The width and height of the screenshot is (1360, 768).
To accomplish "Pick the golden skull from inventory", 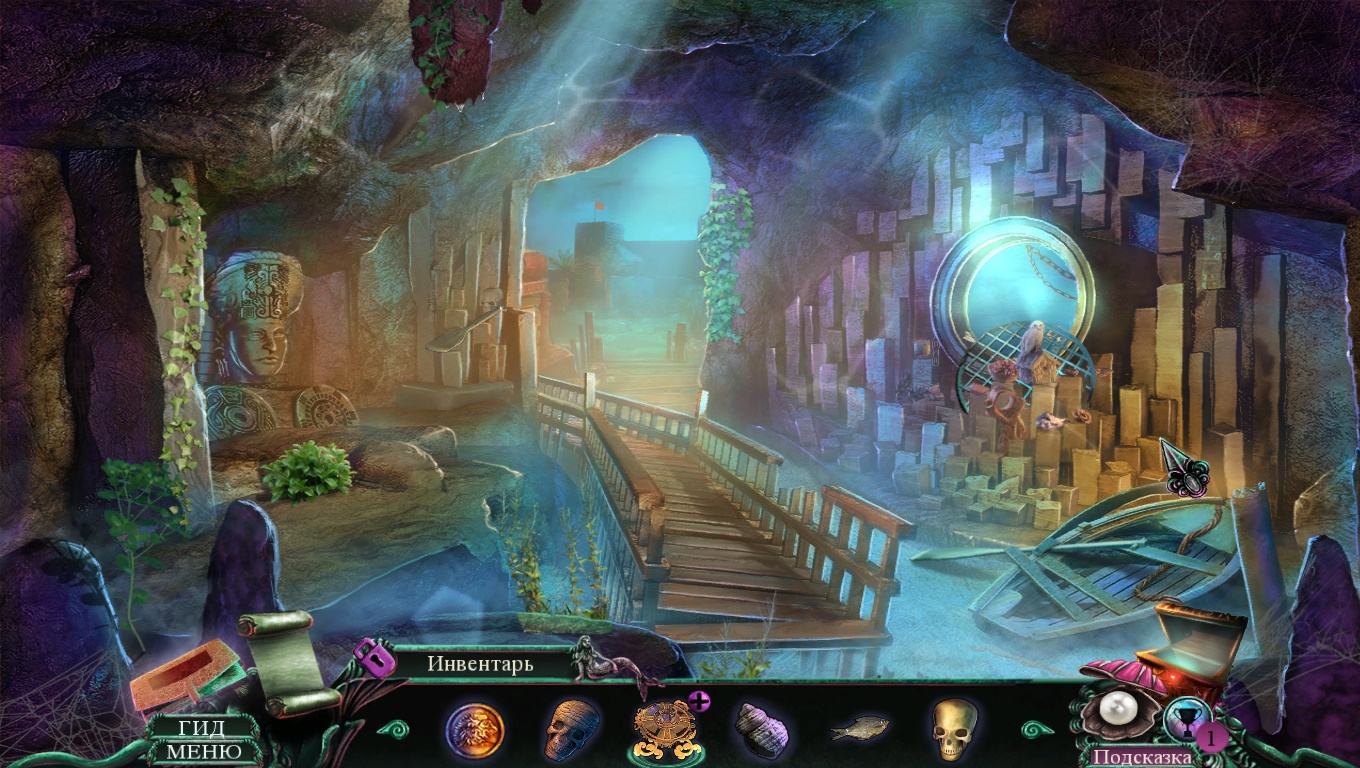I will [x=953, y=729].
